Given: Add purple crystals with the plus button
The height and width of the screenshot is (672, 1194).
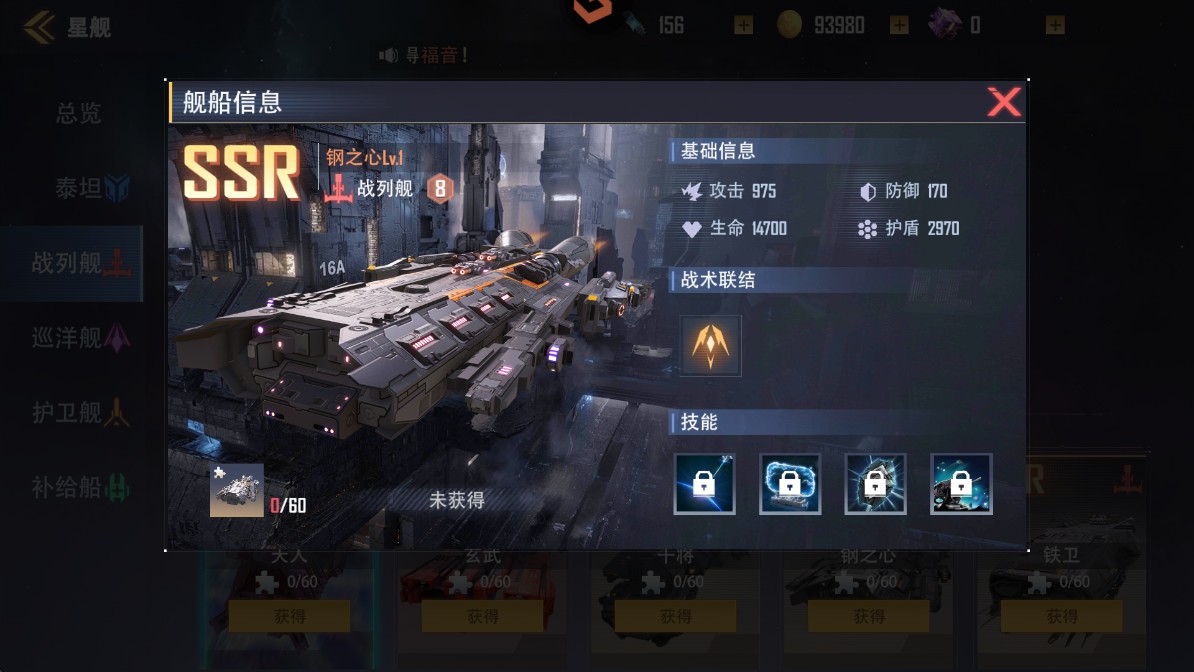Looking at the screenshot, I should [1055, 25].
